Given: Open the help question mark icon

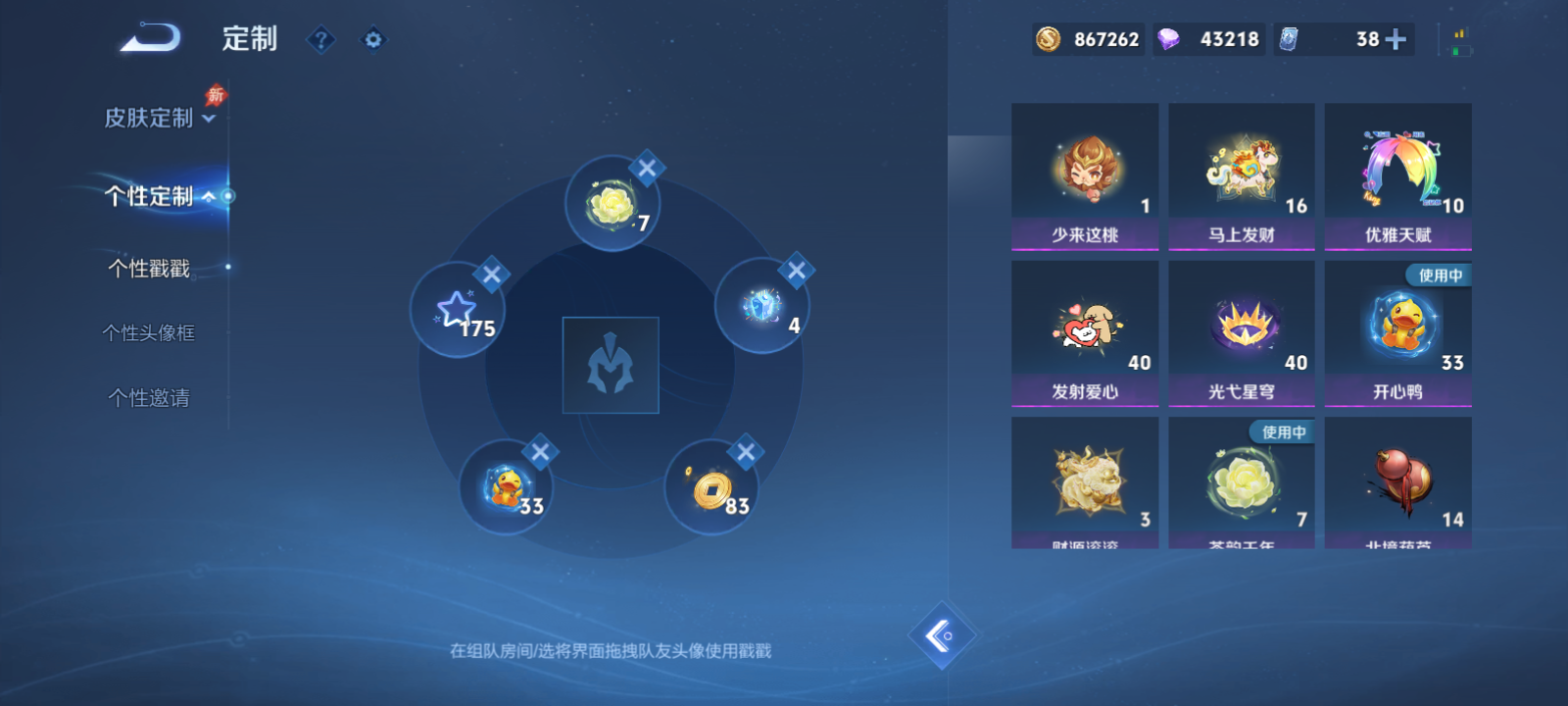Looking at the screenshot, I should pos(321,39).
